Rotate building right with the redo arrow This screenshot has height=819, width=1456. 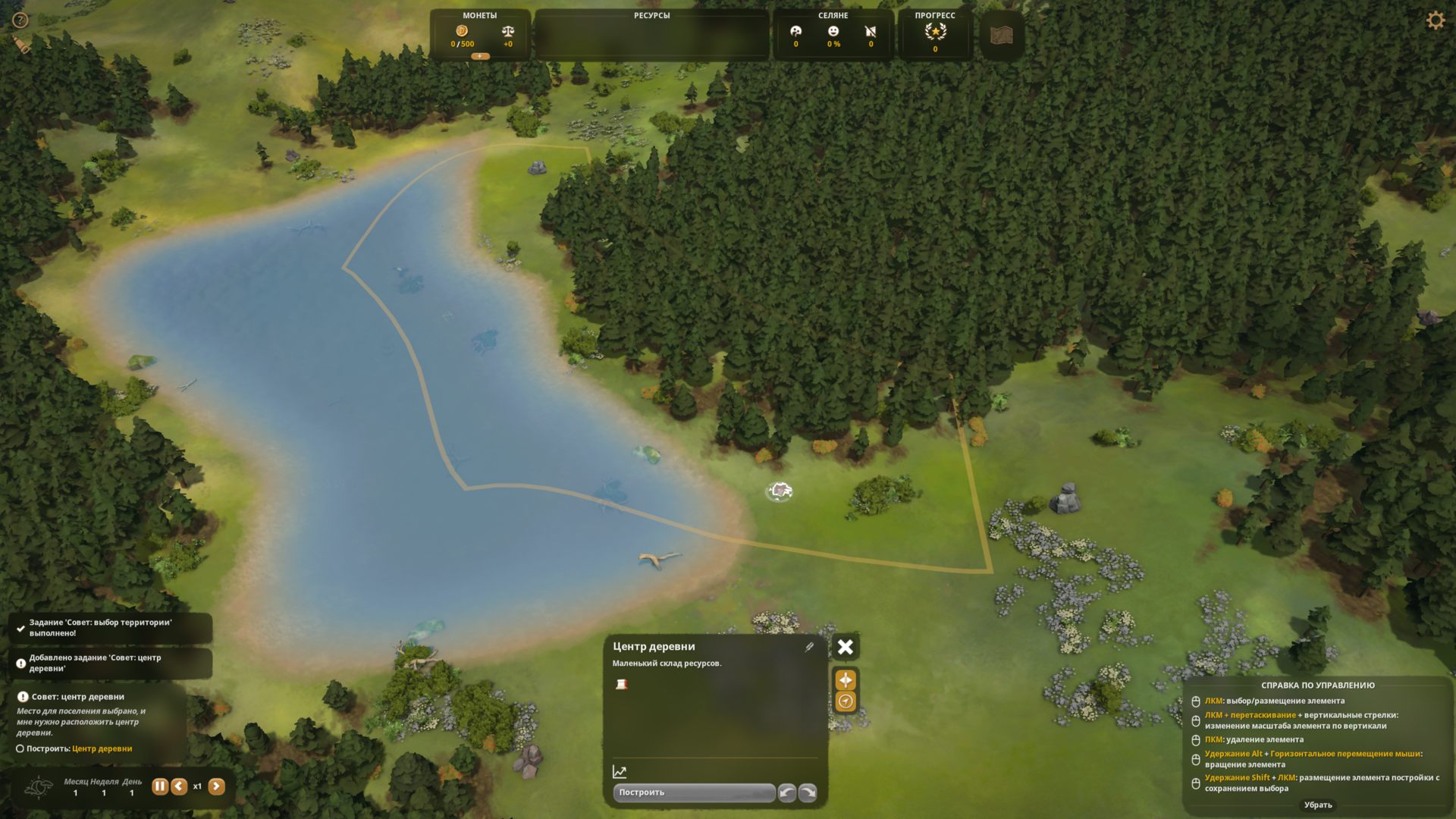click(808, 792)
